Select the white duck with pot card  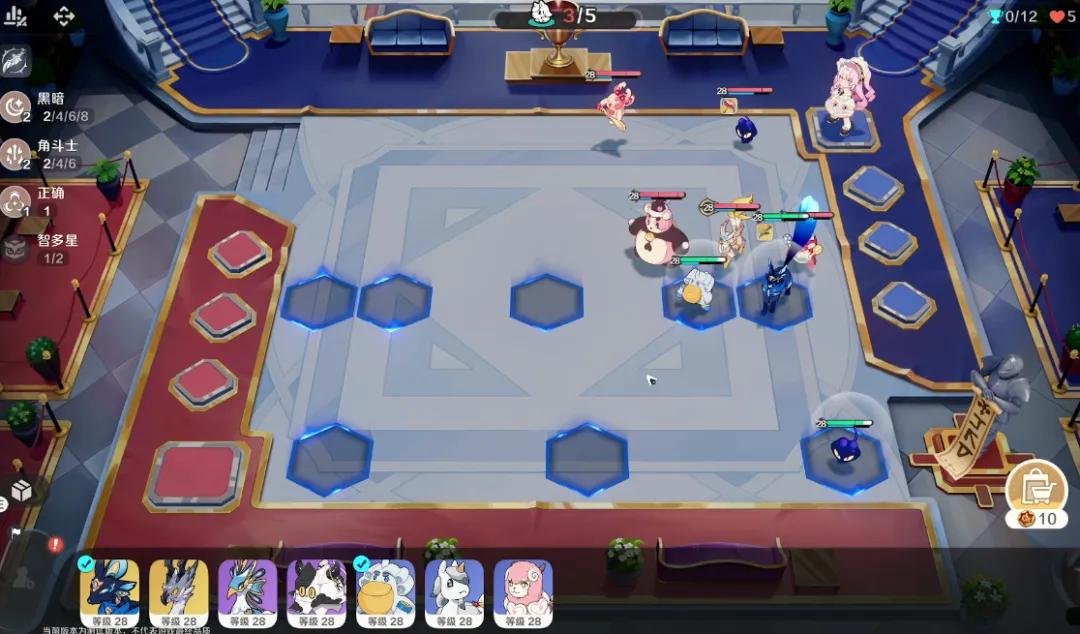pyautogui.click(x=385, y=592)
